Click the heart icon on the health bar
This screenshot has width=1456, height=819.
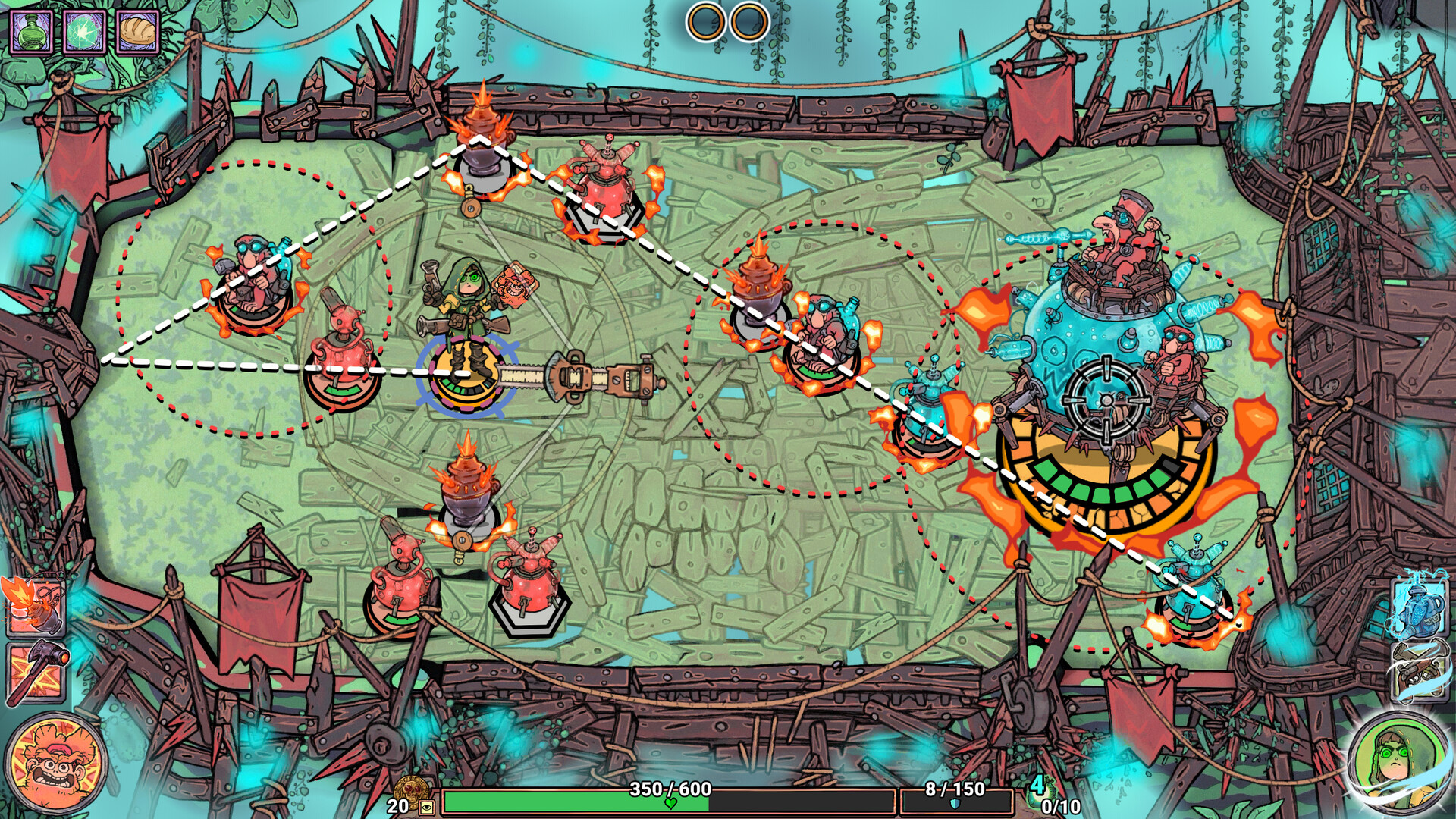[671, 804]
